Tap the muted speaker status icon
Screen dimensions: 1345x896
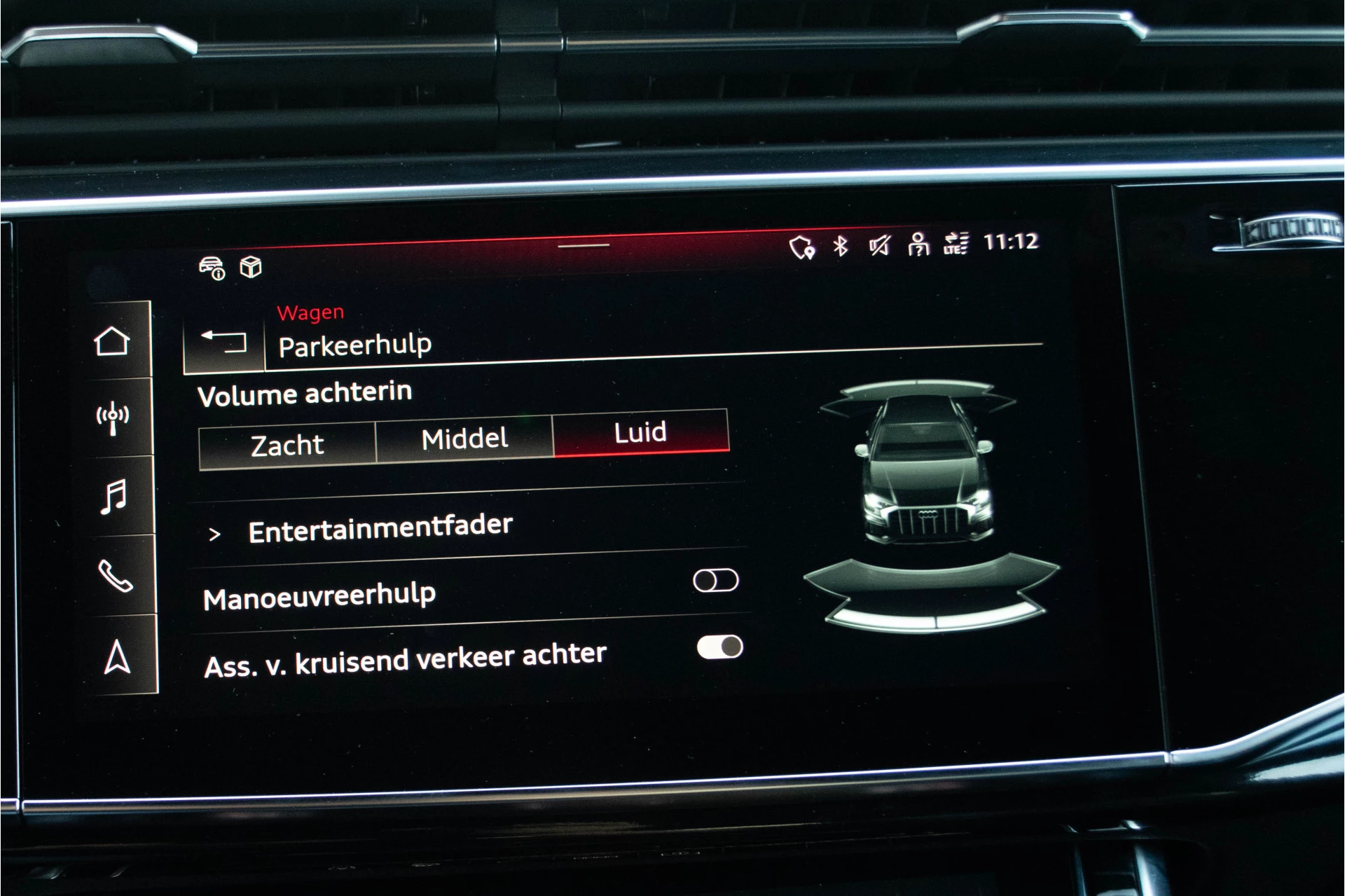click(880, 246)
